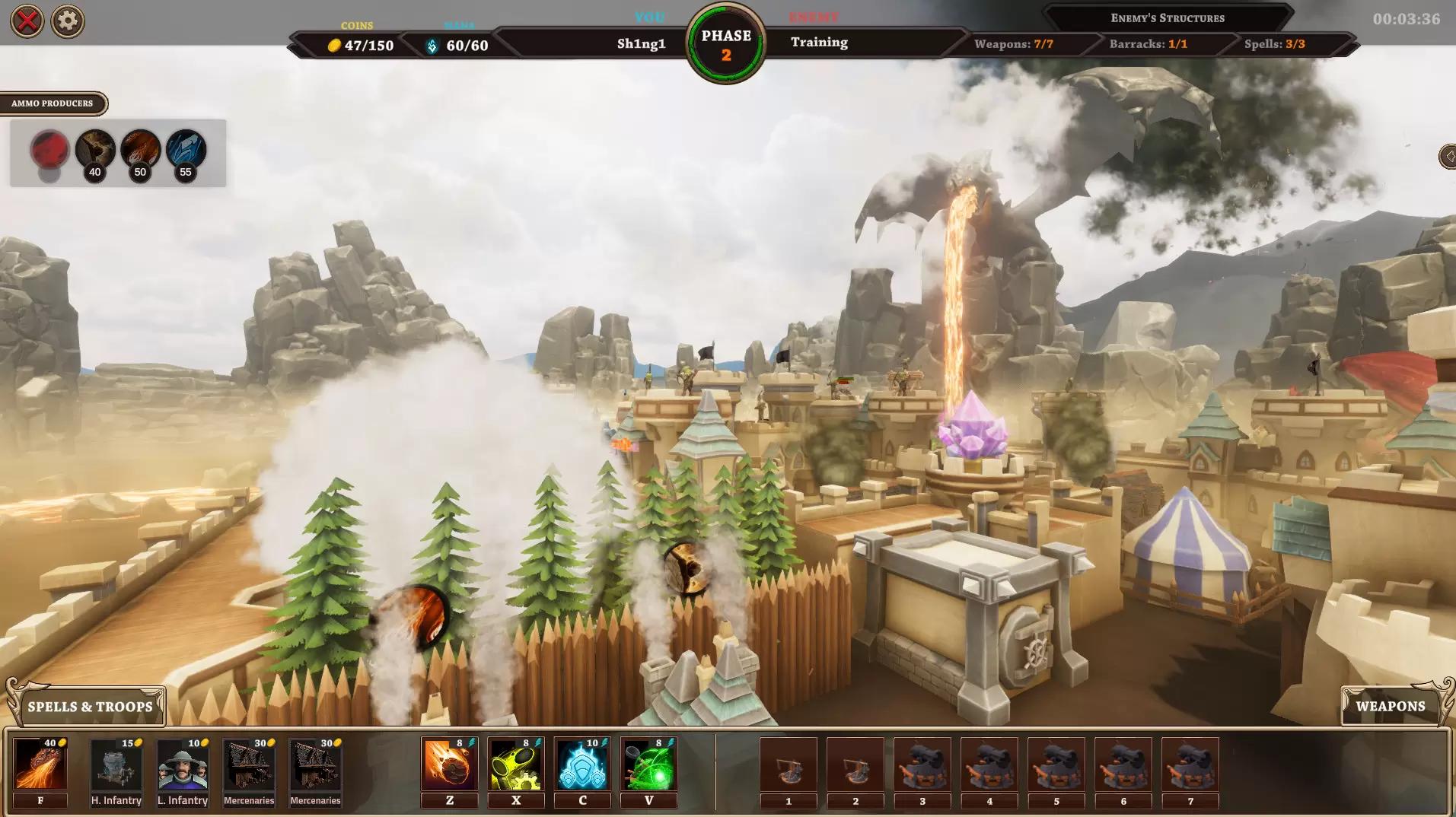Cast the green orb spell
This screenshot has width=1456, height=817.
point(648,765)
